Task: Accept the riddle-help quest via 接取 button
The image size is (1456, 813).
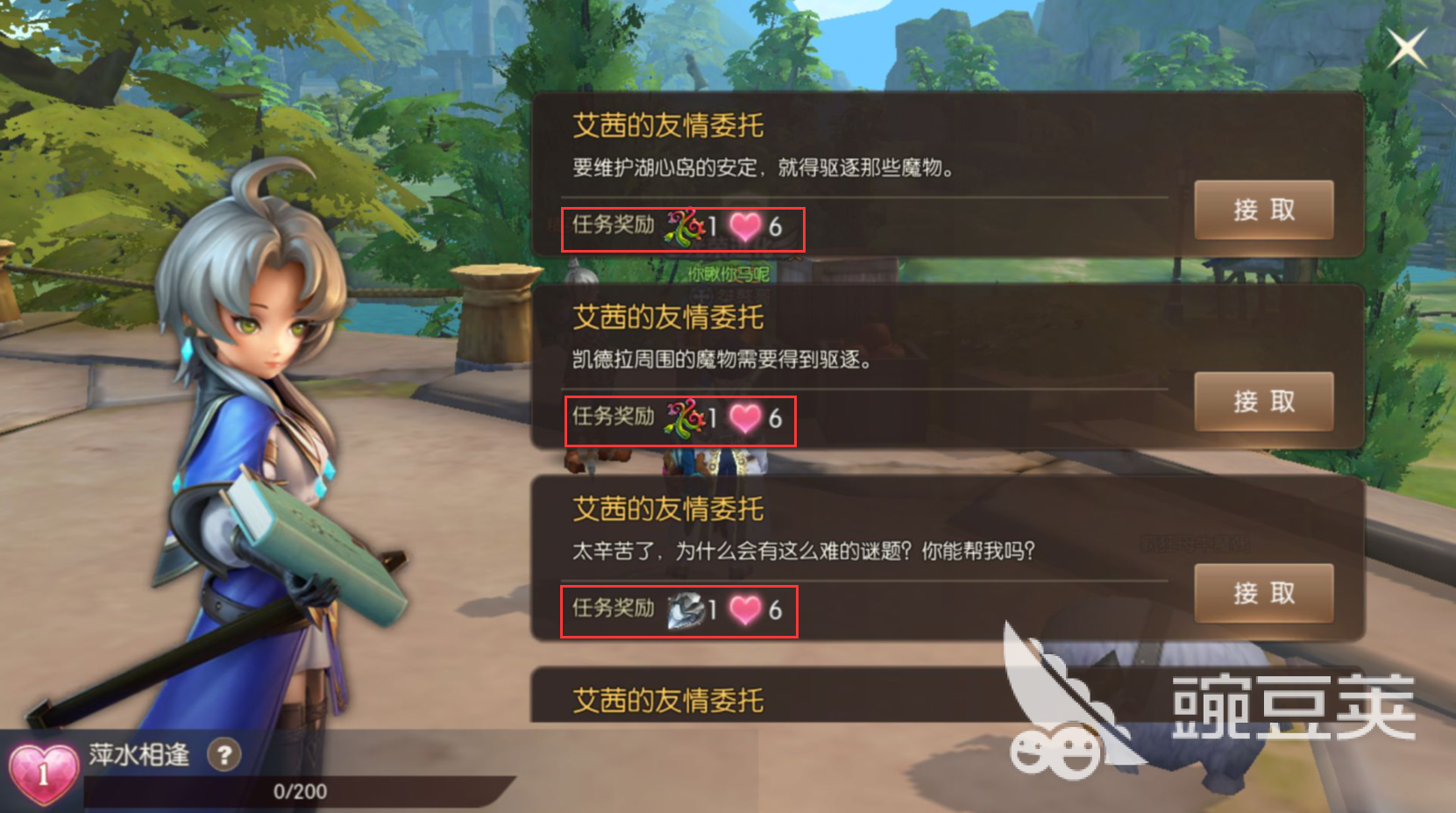Action: [1262, 593]
